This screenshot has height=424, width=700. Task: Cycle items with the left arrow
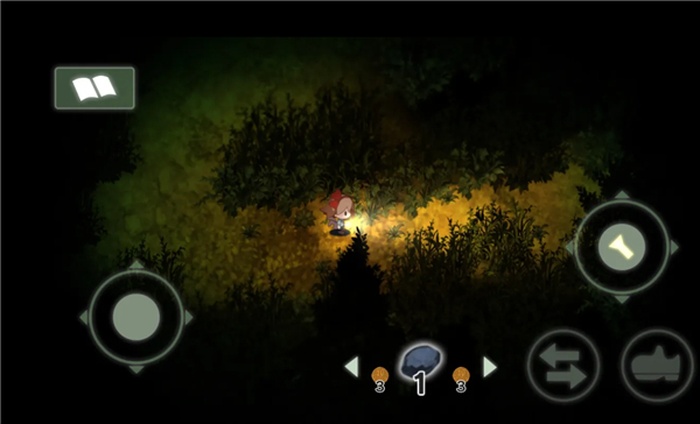[352, 367]
